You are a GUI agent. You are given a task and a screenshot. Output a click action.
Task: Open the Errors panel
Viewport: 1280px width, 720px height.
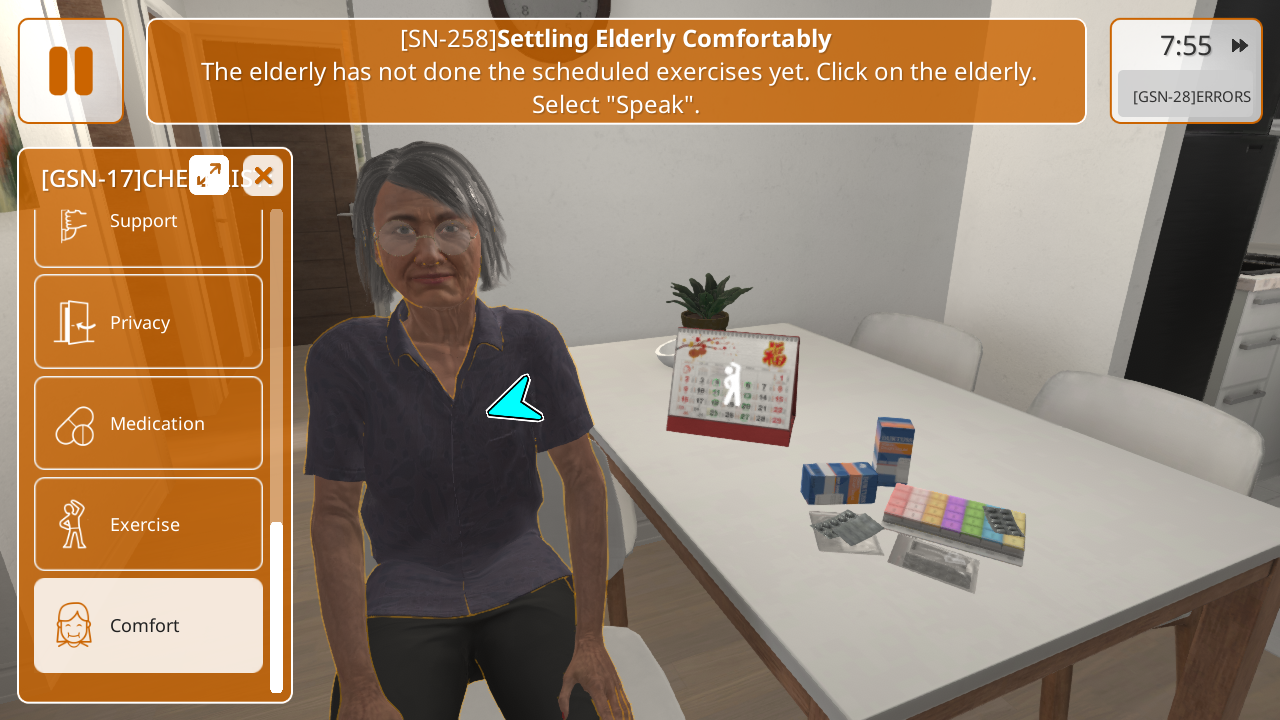click(x=1190, y=96)
